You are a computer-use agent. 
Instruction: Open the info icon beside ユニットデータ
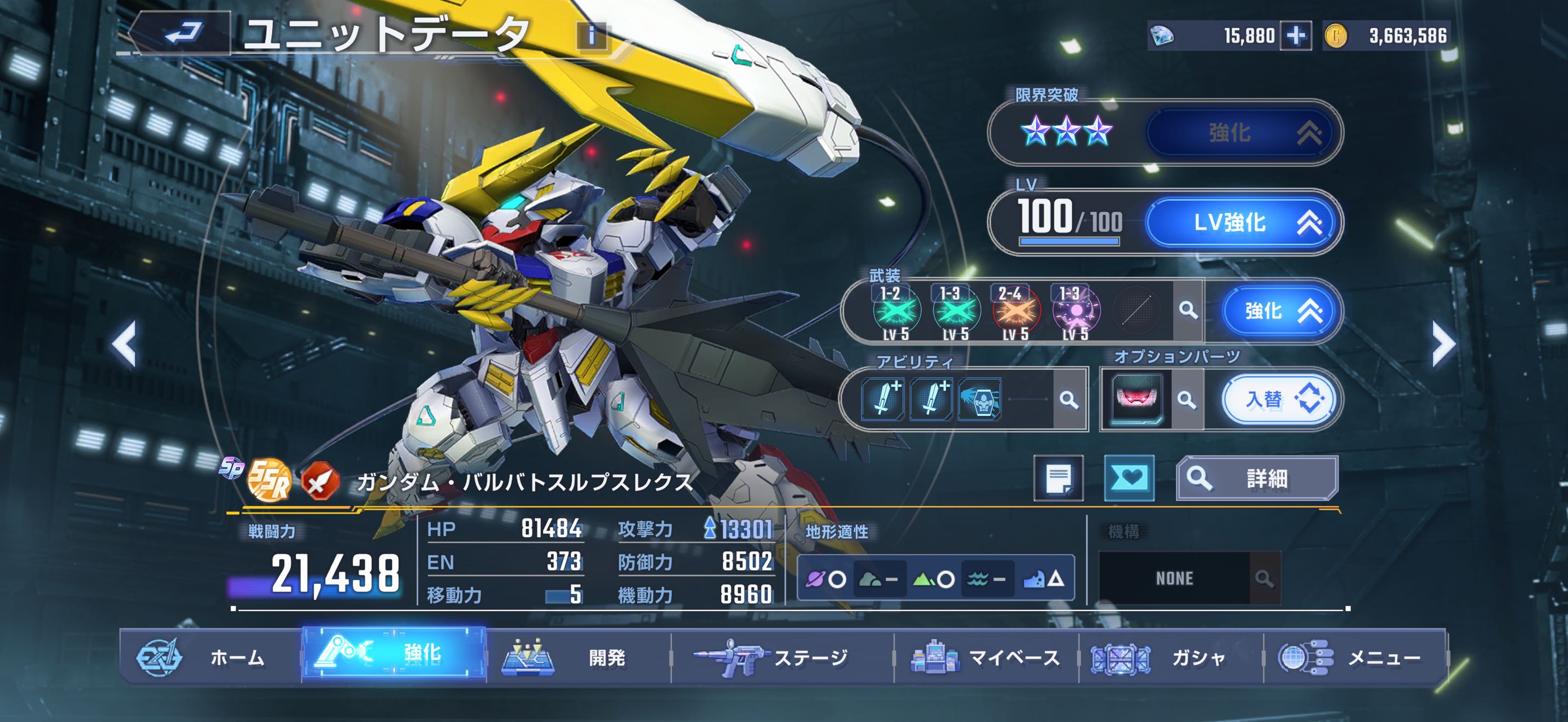point(591,36)
